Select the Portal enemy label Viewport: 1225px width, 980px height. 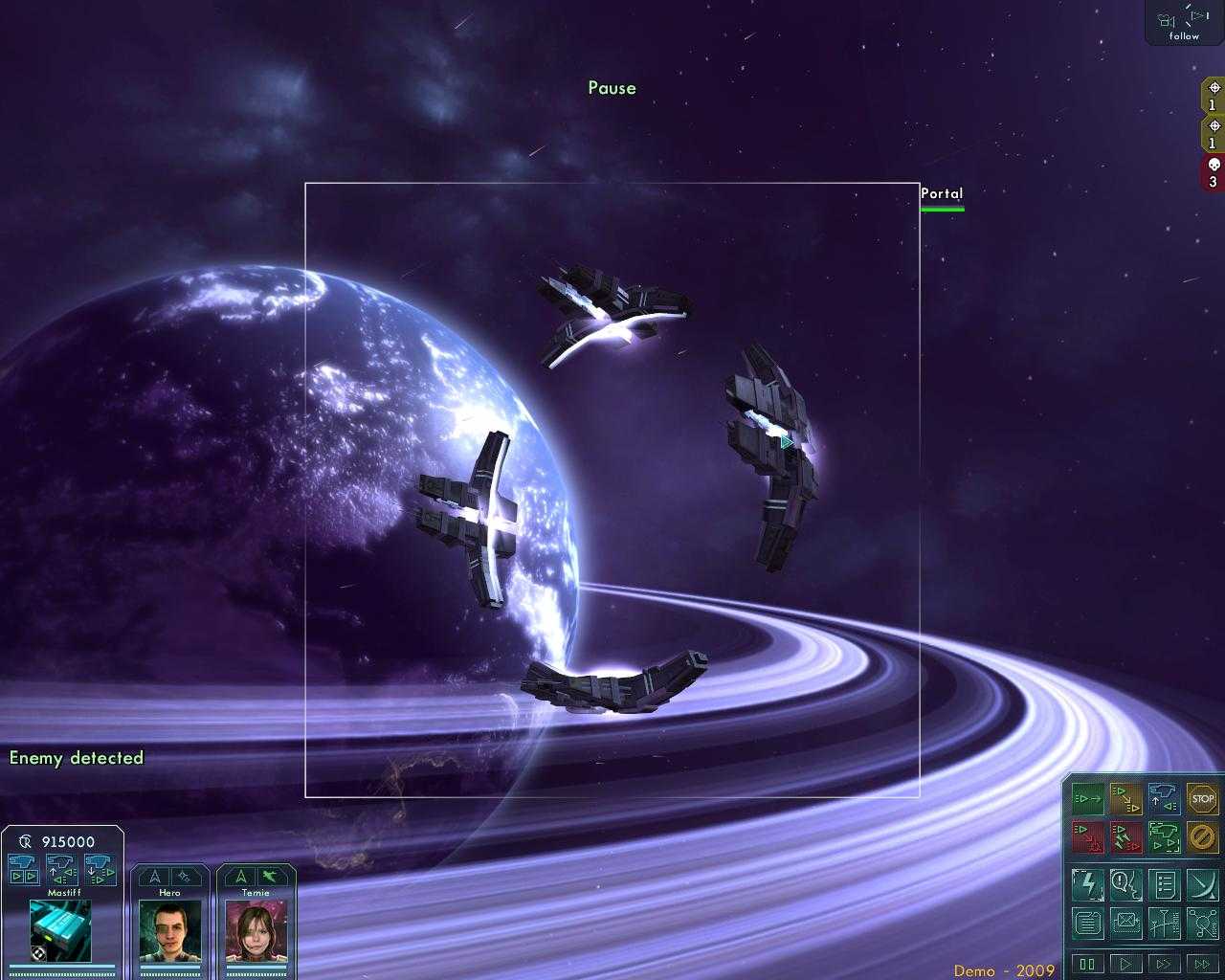pos(941,193)
